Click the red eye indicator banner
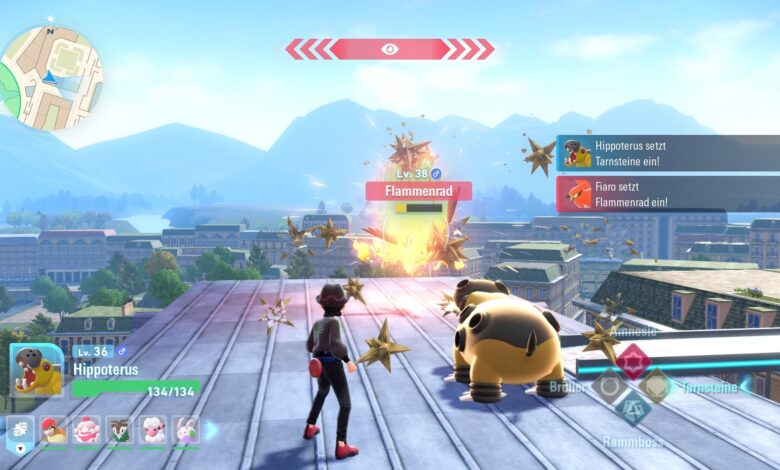This screenshot has height=470, width=780. 390,49
